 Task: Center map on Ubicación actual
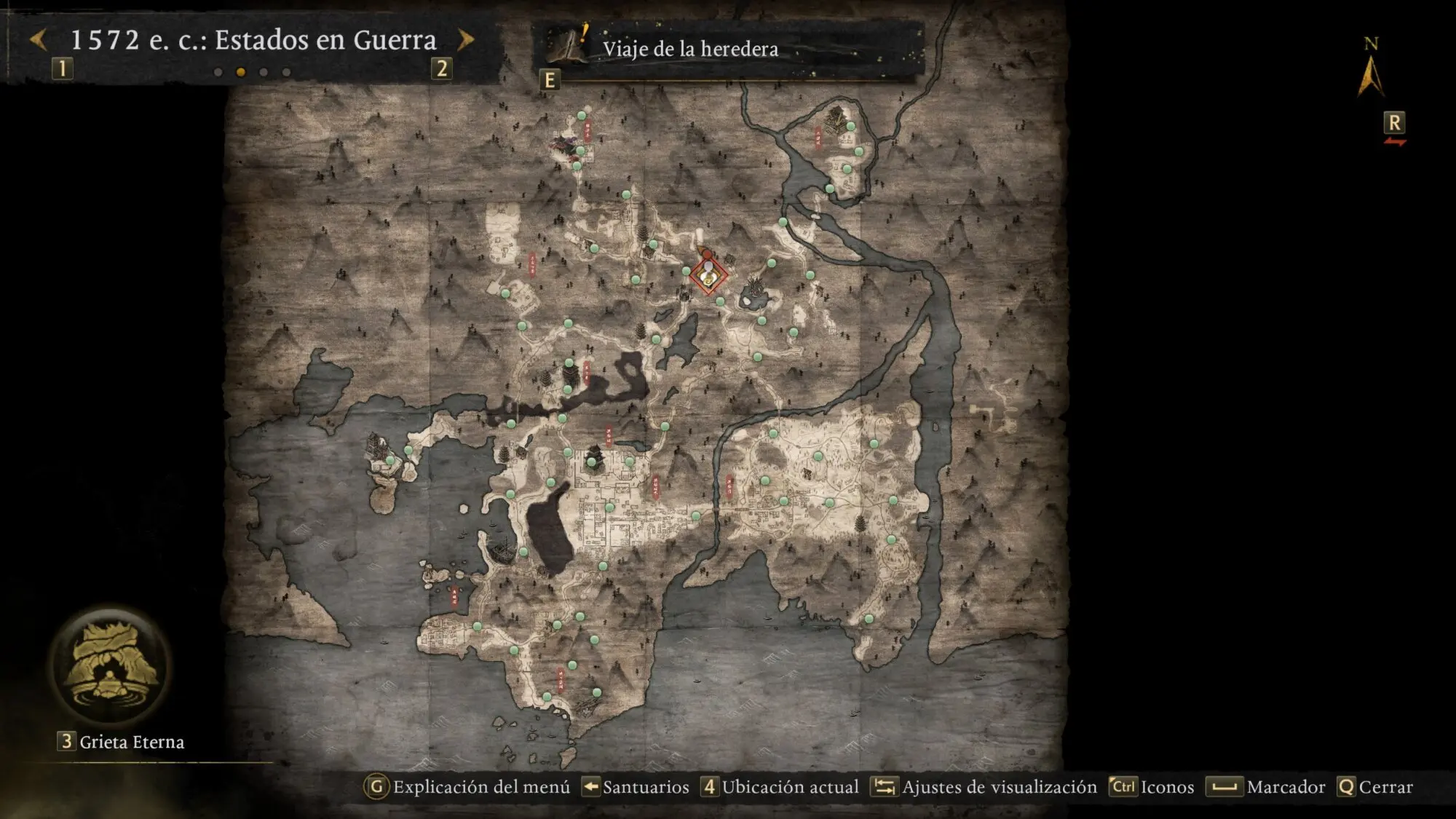pyautogui.click(x=780, y=787)
